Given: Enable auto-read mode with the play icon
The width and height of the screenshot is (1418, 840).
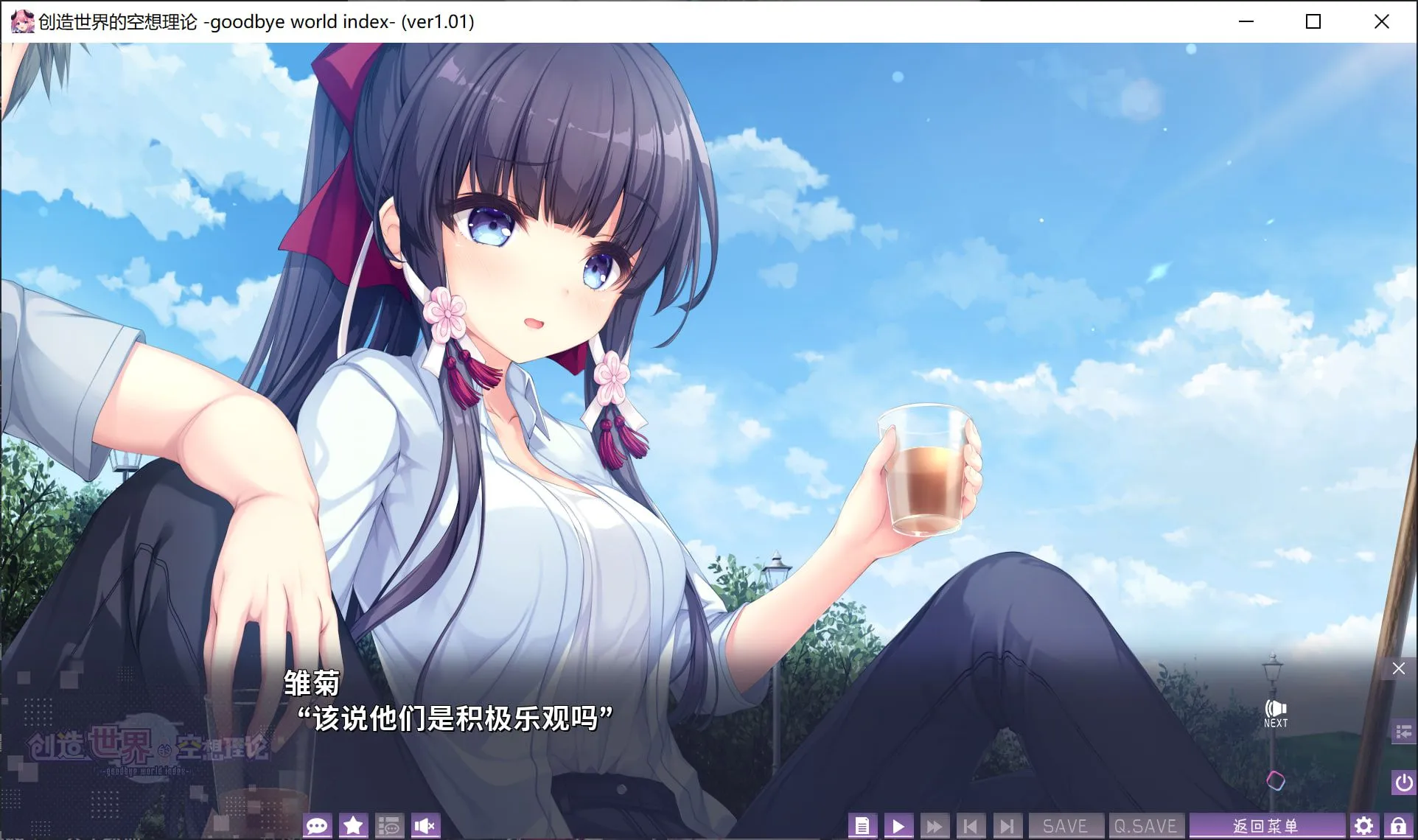Looking at the screenshot, I should (898, 825).
